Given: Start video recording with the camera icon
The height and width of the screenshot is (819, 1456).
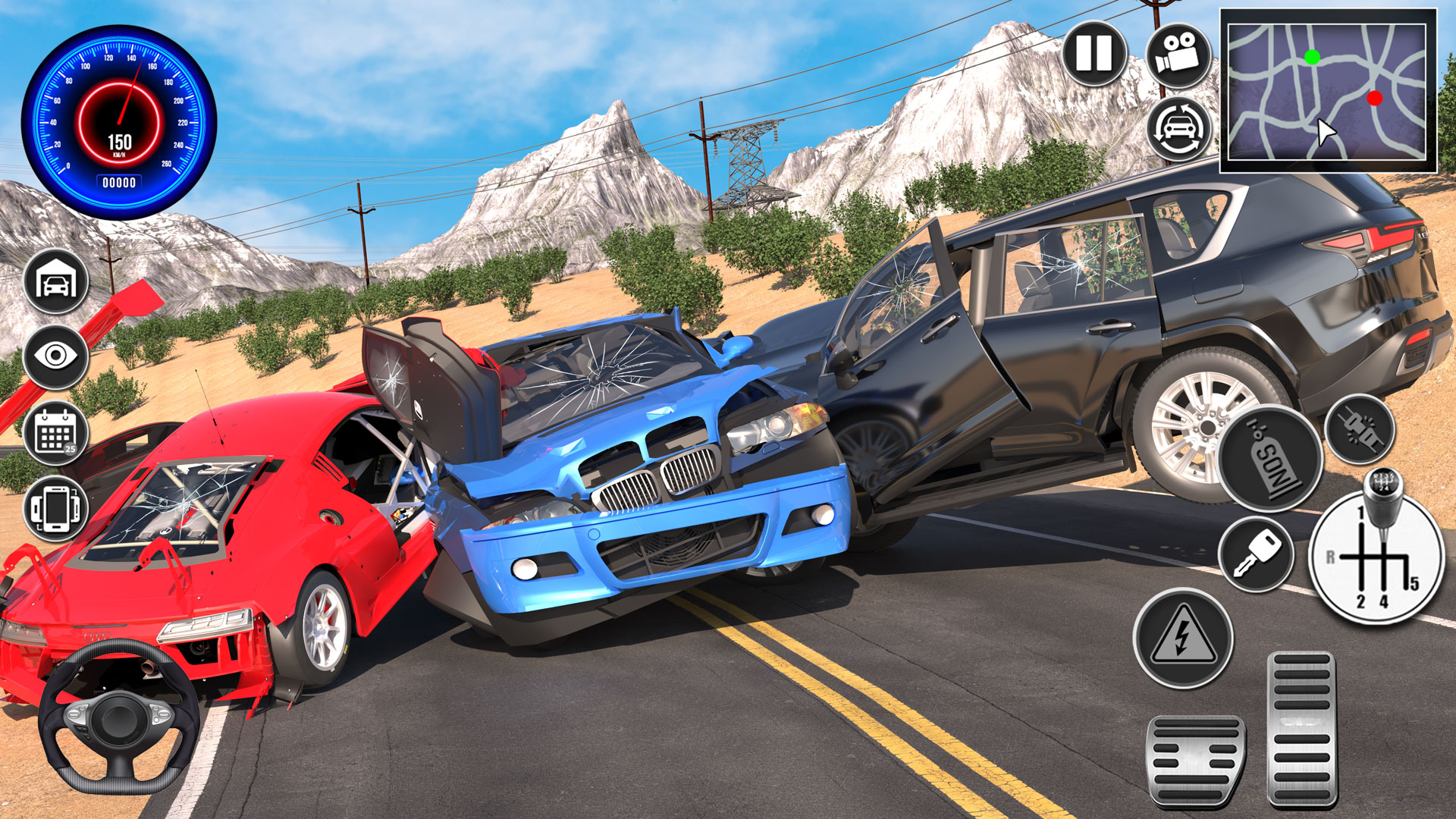Looking at the screenshot, I should [1179, 53].
